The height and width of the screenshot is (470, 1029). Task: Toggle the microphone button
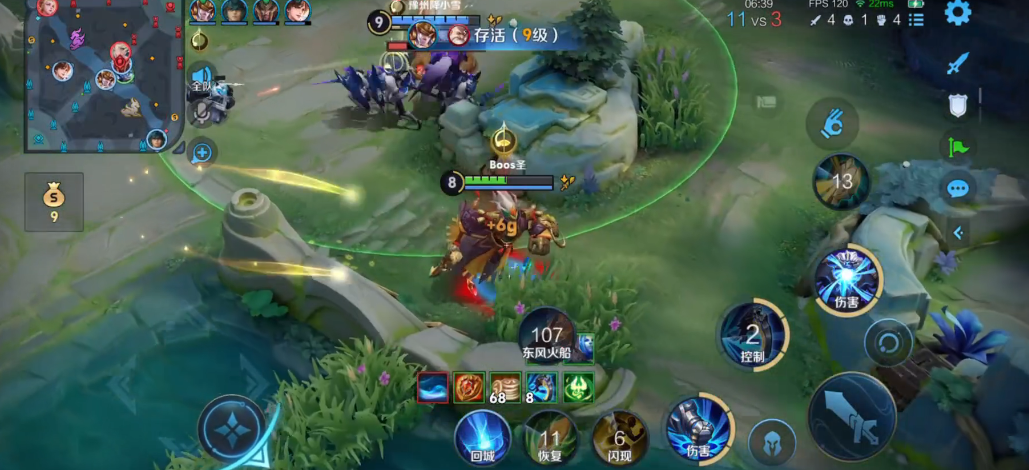[202, 112]
